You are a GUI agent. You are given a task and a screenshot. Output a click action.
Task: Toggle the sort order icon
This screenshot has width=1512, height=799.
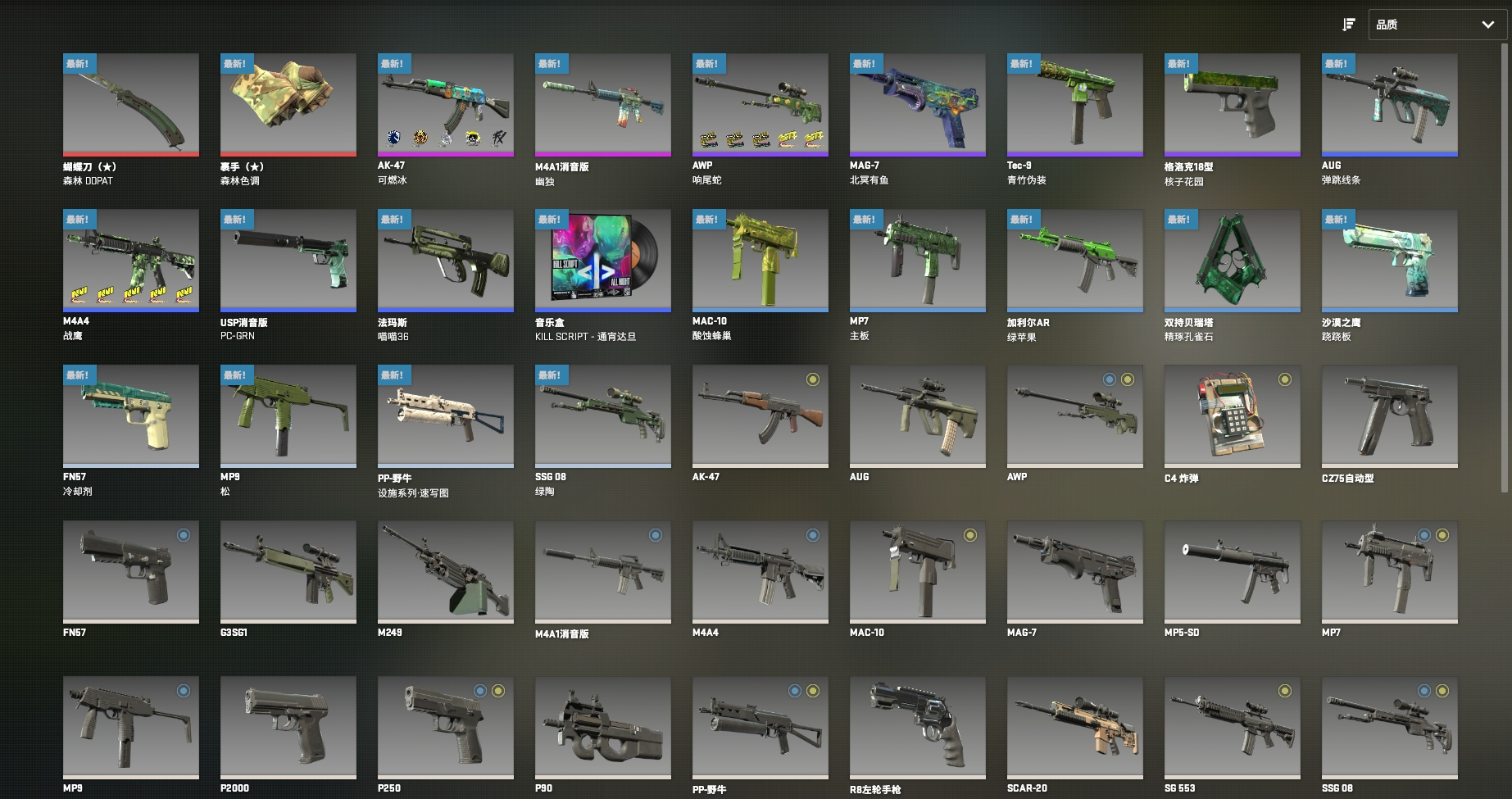[1348, 25]
